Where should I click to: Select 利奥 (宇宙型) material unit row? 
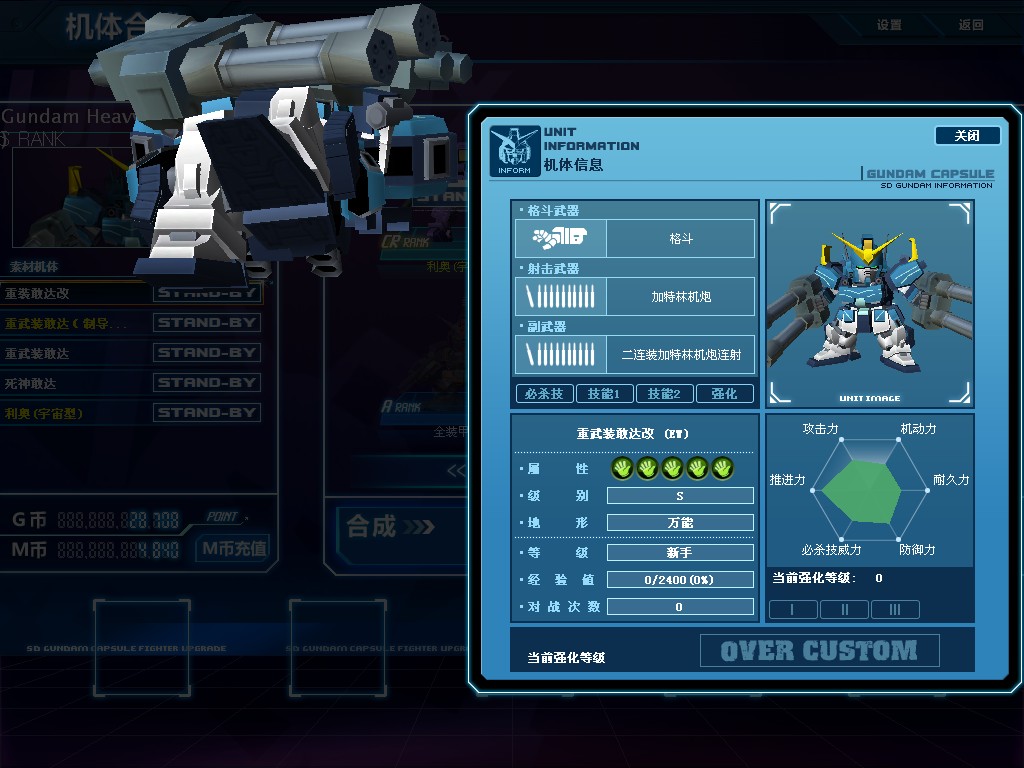pos(130,413)
